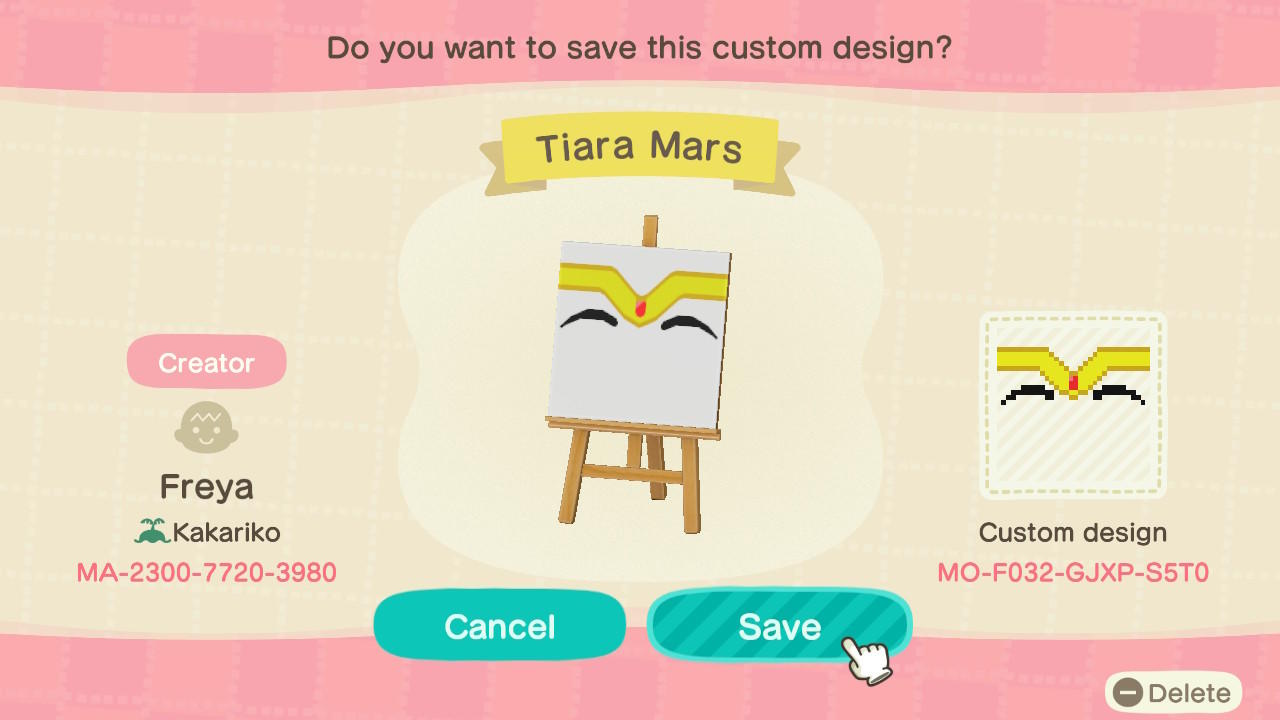
Task: Open the custom design thumbnail preview
Action: pos(1072,405)
